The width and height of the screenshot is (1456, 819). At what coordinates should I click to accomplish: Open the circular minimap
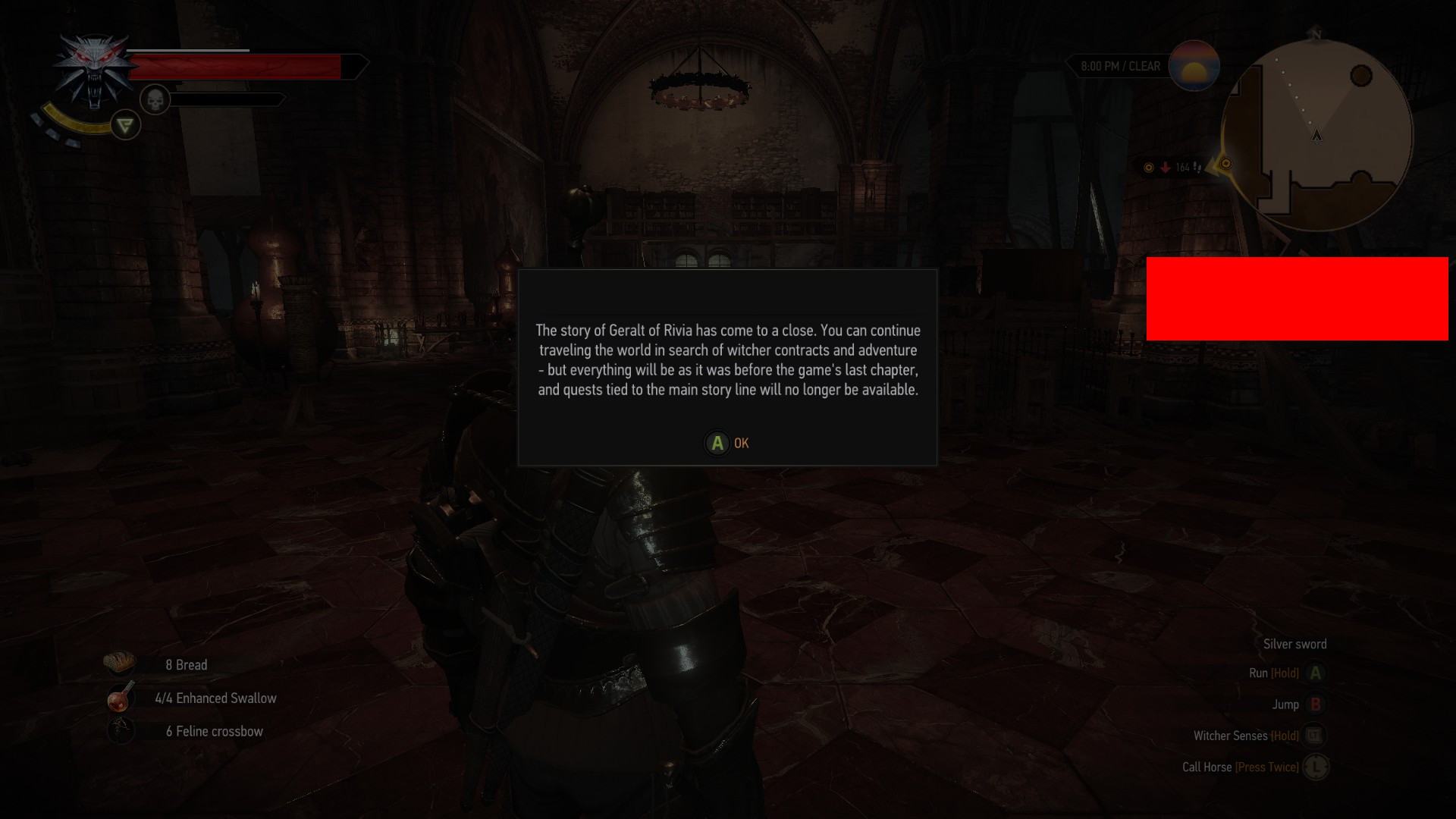pyautogui.click(x=1317, y=136)
